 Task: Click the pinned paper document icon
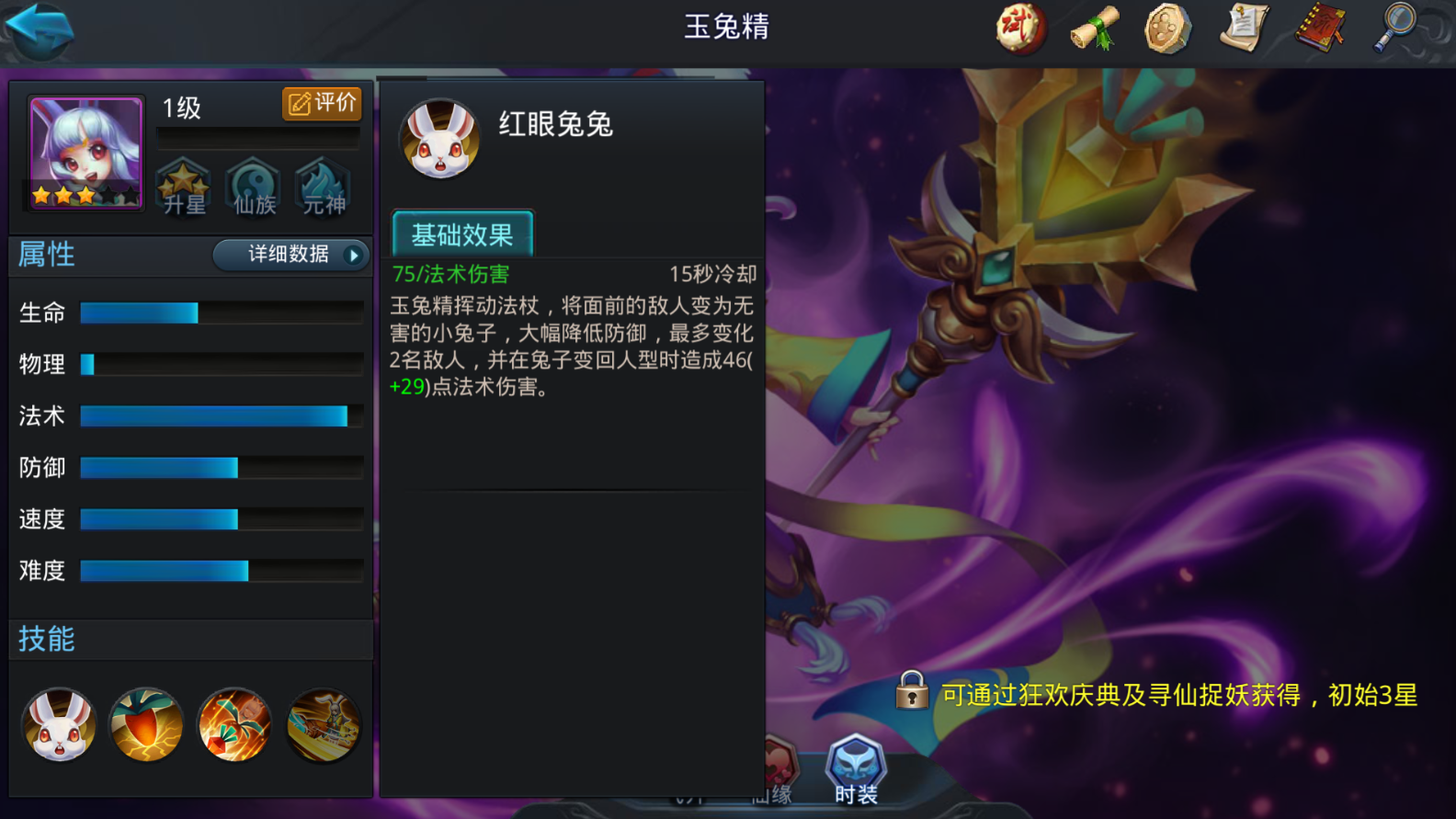tap(1243, 28)
